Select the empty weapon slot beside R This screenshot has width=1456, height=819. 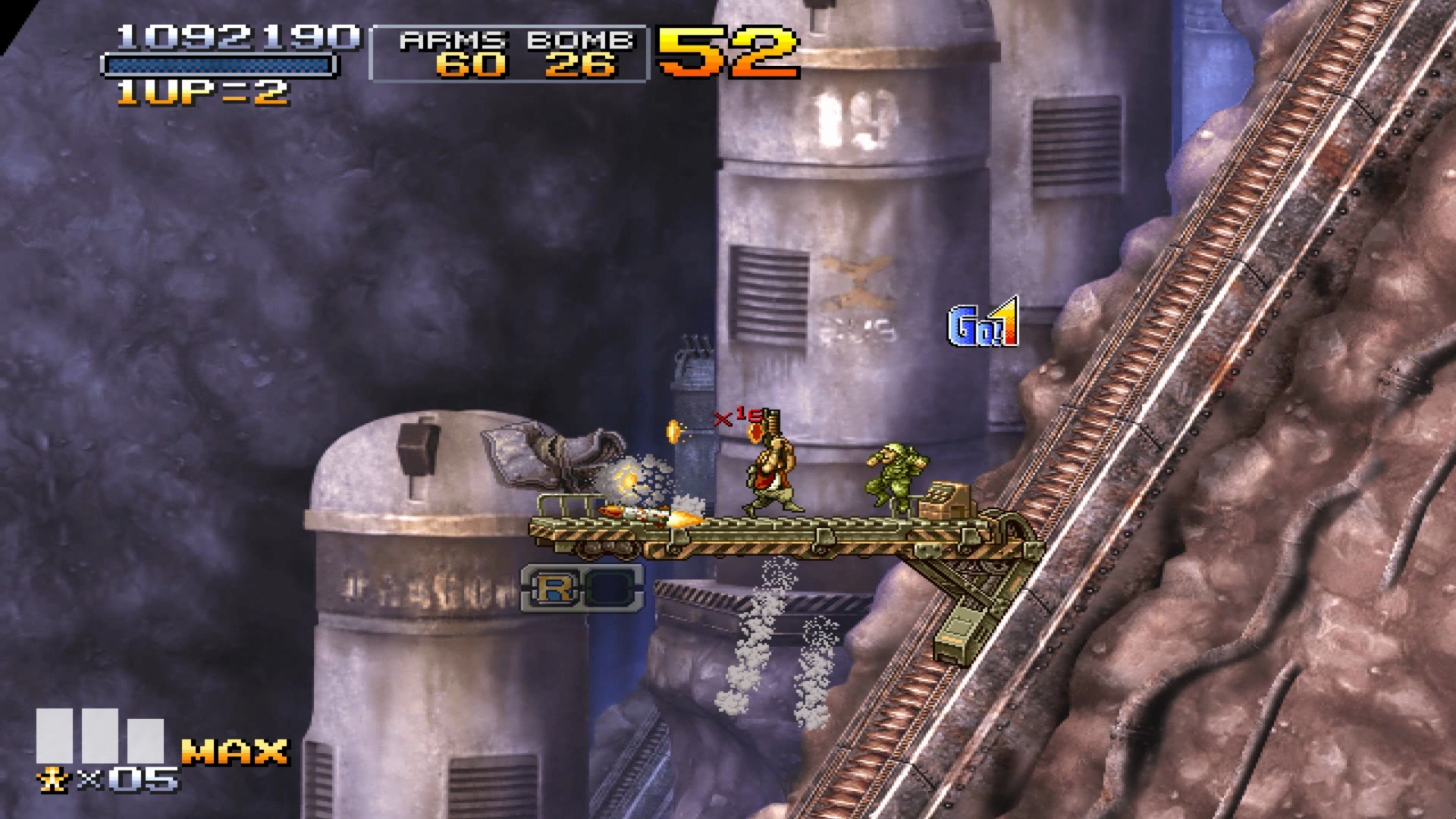[609, 588]
